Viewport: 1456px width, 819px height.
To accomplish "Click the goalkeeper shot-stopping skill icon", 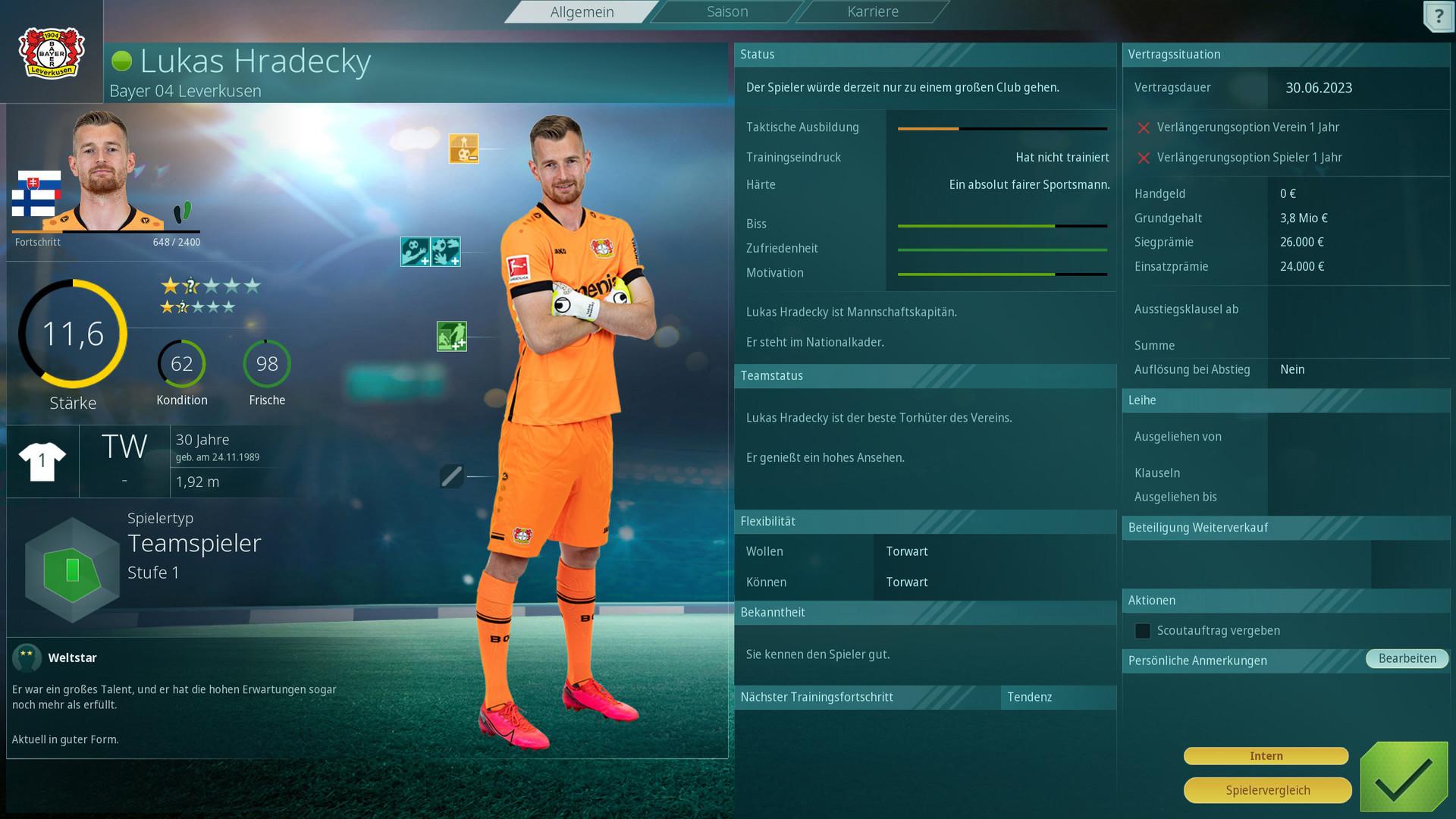I will pos(414,251).
